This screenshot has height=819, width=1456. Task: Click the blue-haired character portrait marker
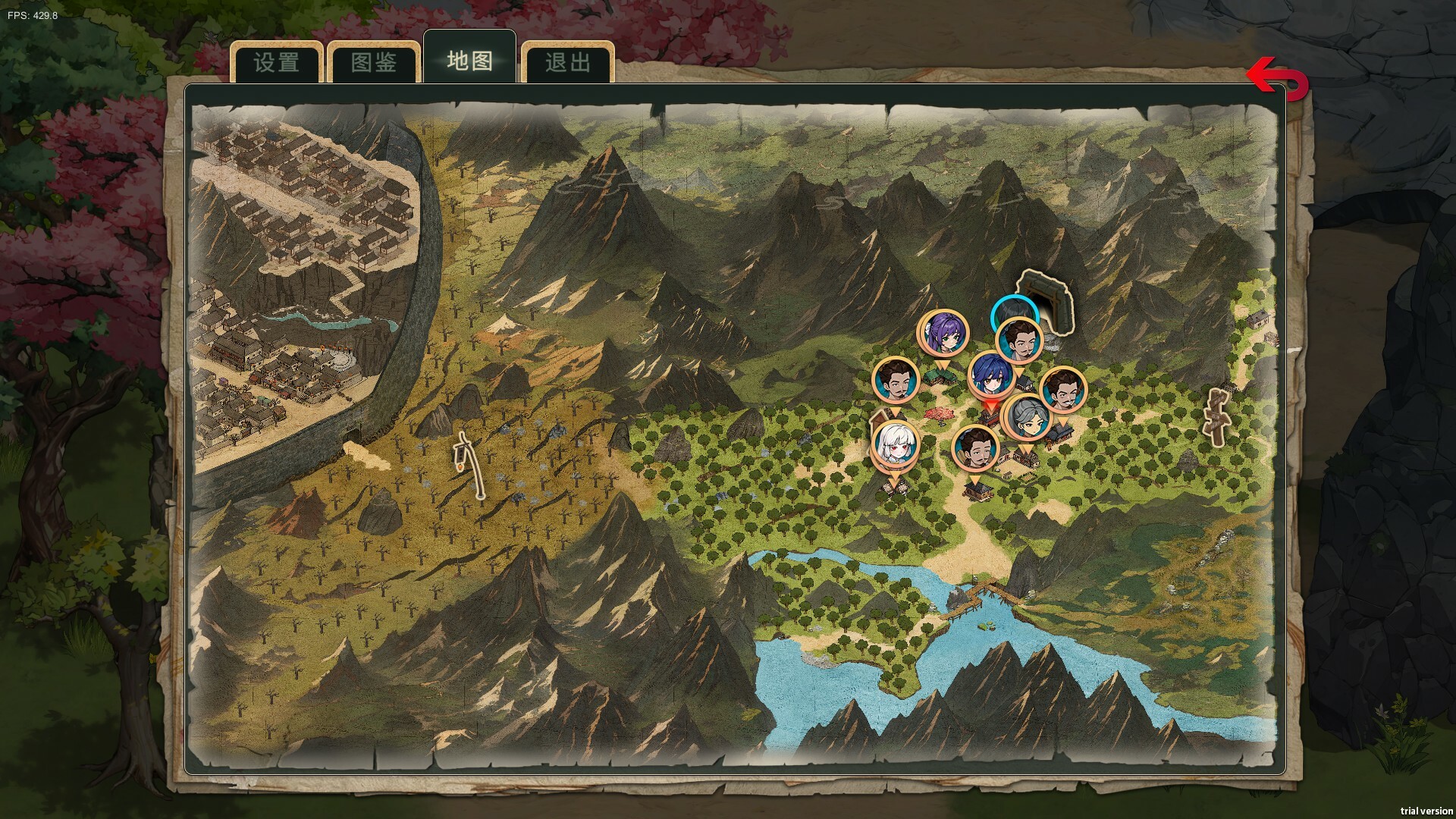(x=990, y=375)
